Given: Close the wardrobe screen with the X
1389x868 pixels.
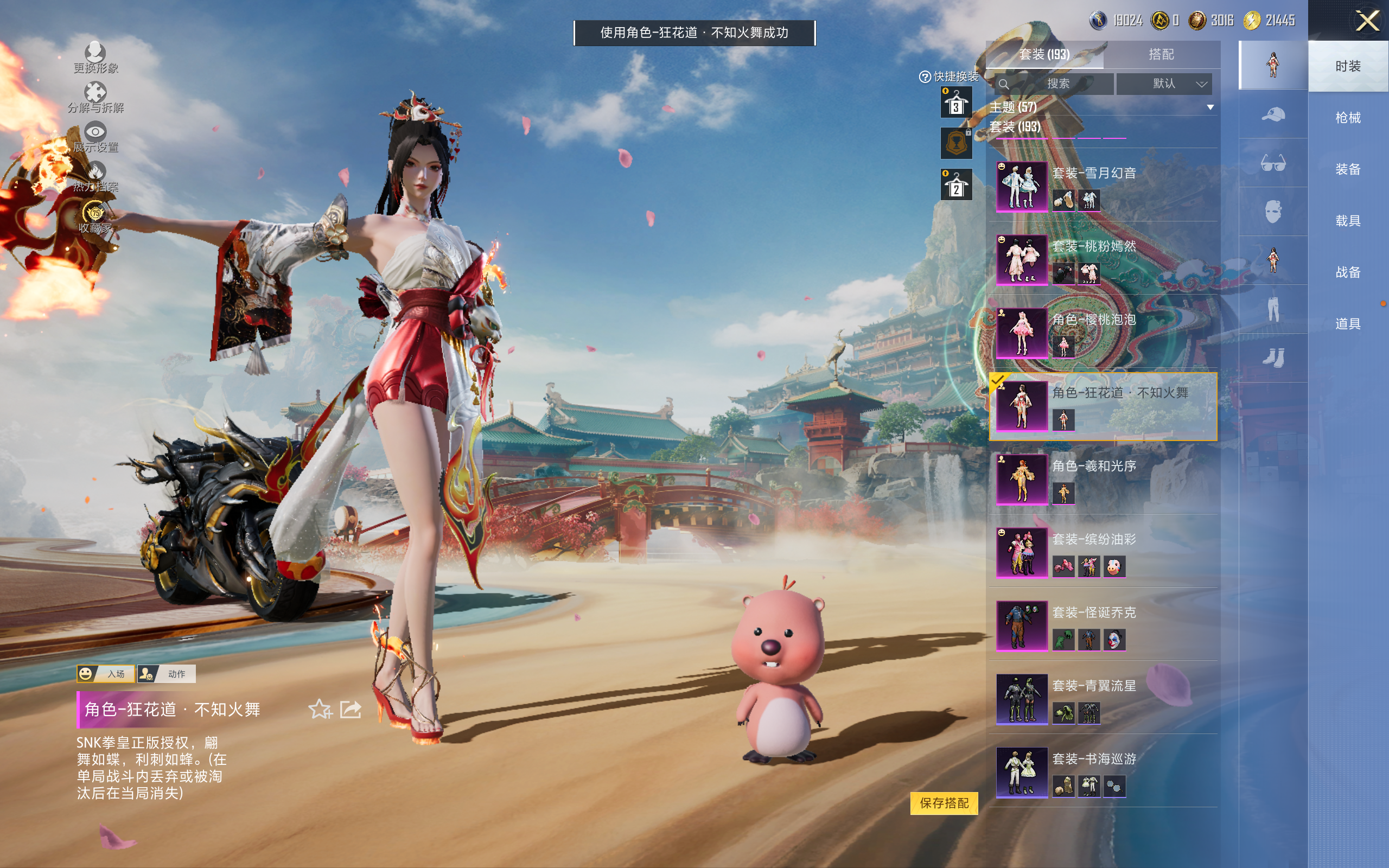Looking at the screenshot, I should (1367, 21).
